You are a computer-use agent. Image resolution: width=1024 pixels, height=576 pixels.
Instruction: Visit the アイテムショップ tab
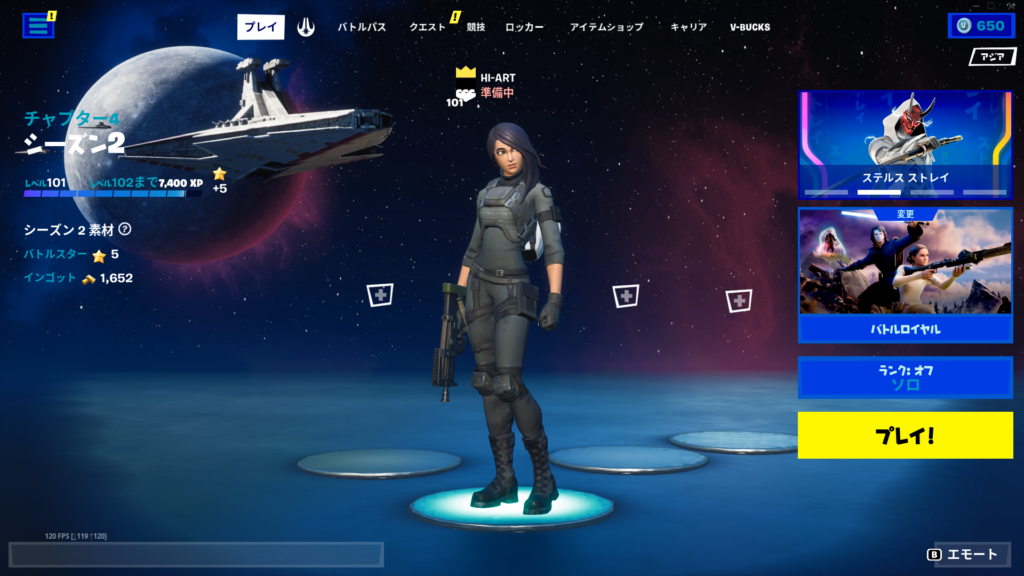[x=607, y=27]
